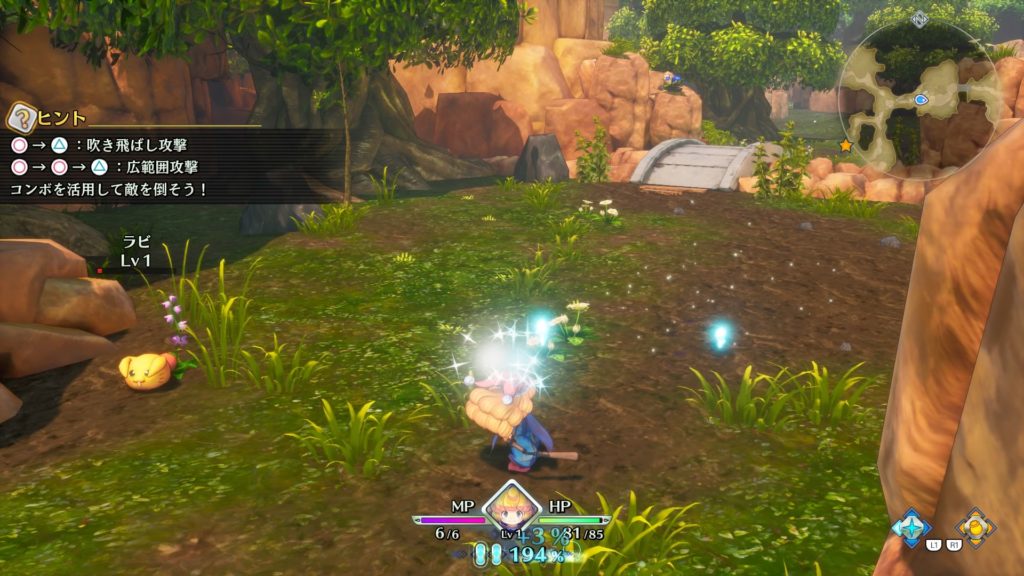
Task: Select the player position marker on minimap
Action: coord(920,100)
